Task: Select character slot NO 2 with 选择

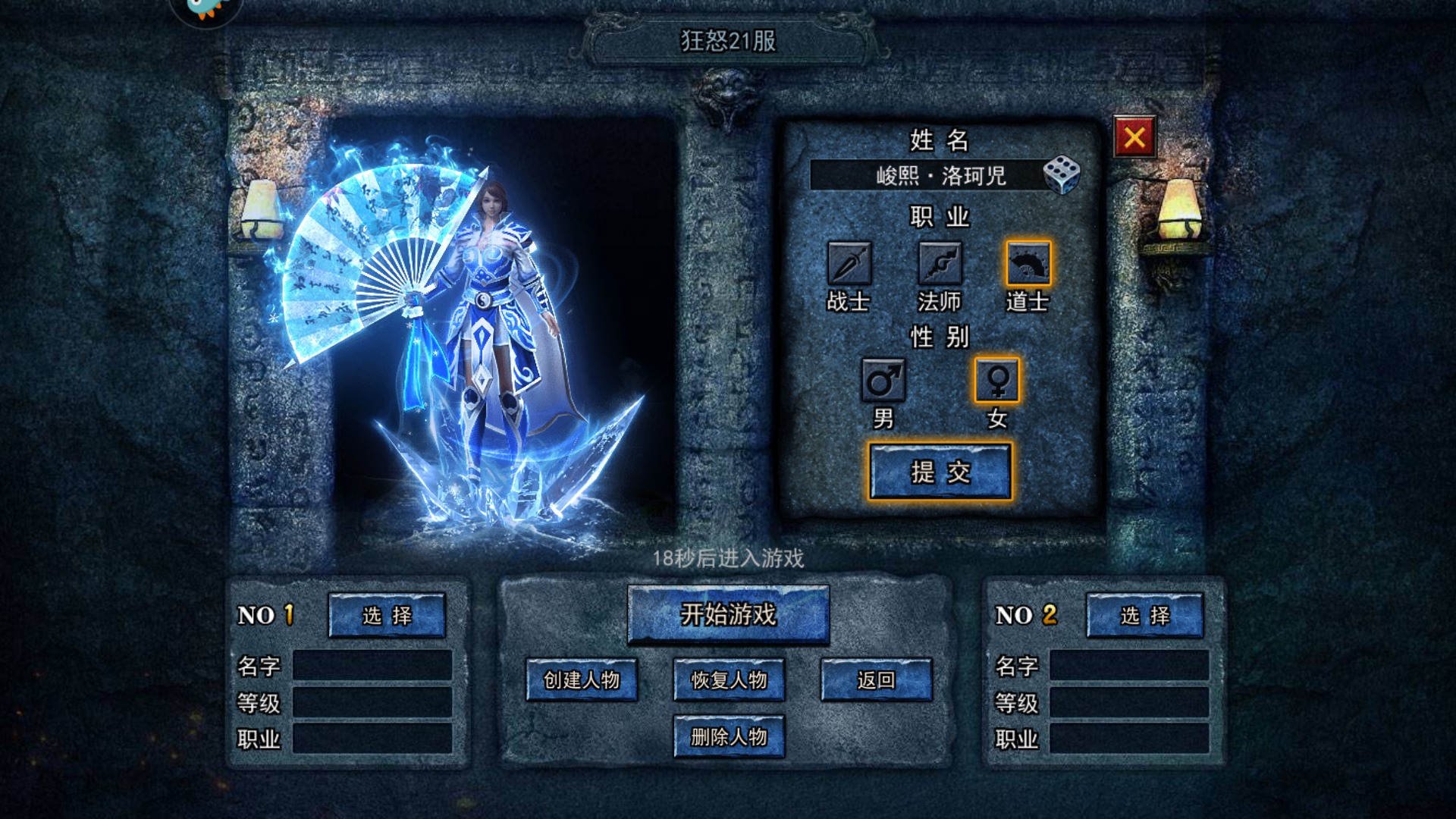Action: pyautogui.click(x=1144, y=615)
